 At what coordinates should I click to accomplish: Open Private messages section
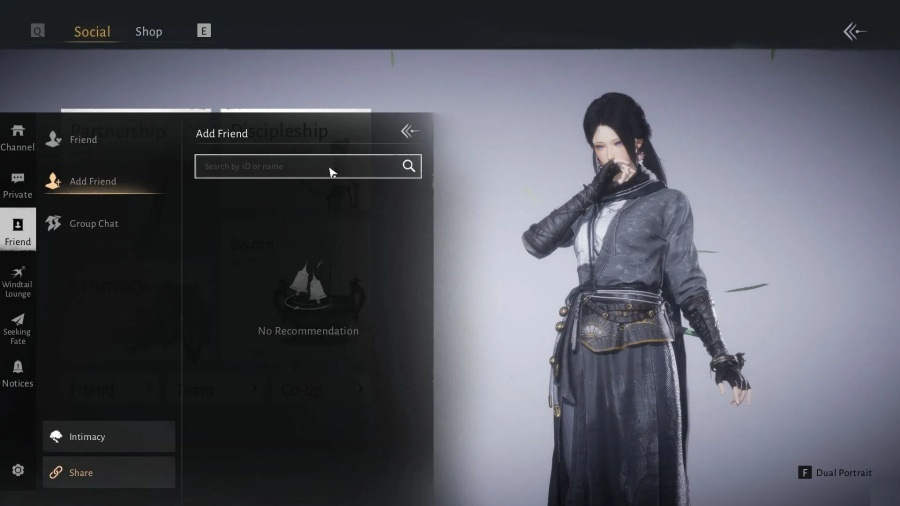coord(18,185)
